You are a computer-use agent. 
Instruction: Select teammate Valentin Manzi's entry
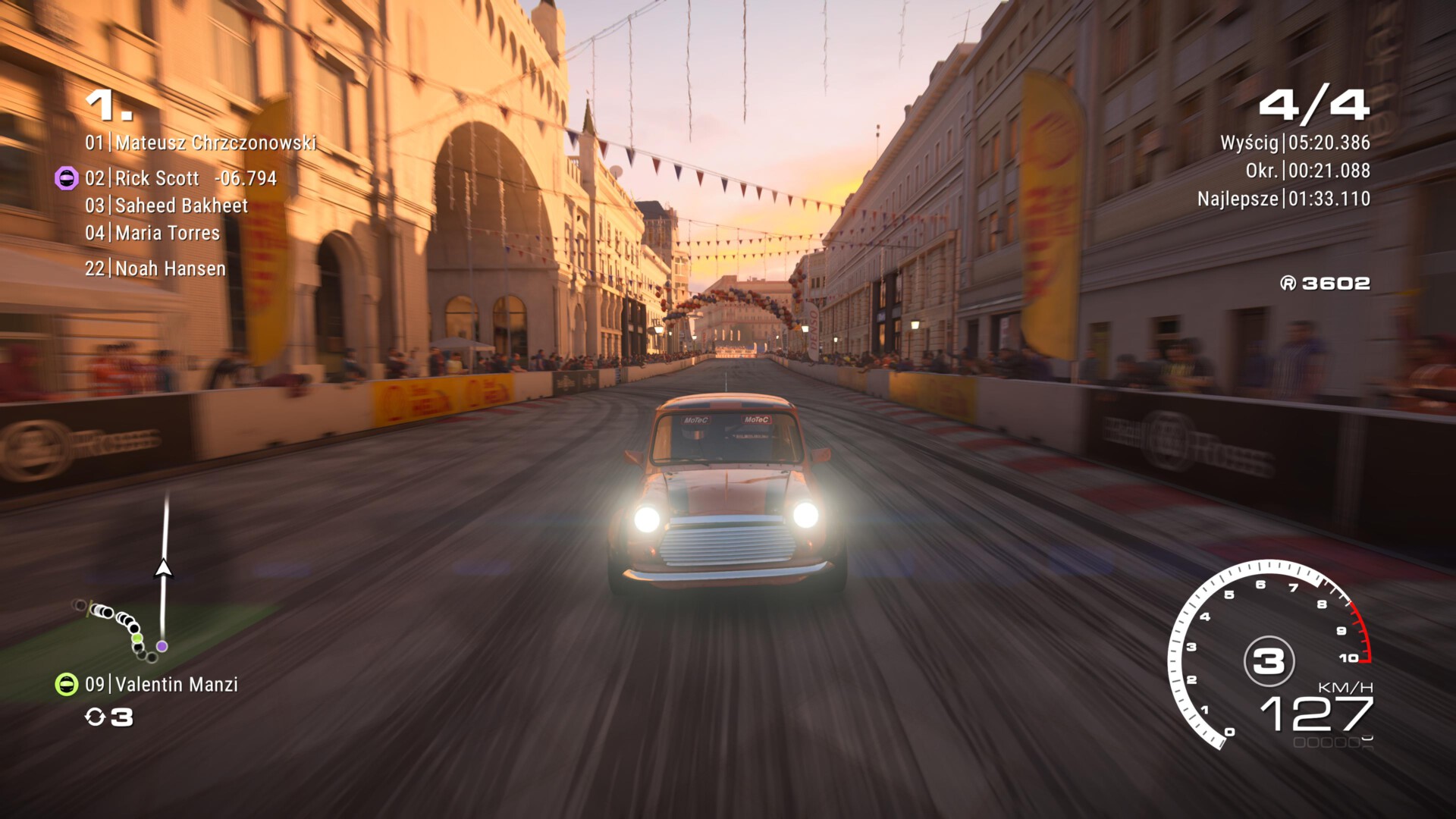pos(162,685)
